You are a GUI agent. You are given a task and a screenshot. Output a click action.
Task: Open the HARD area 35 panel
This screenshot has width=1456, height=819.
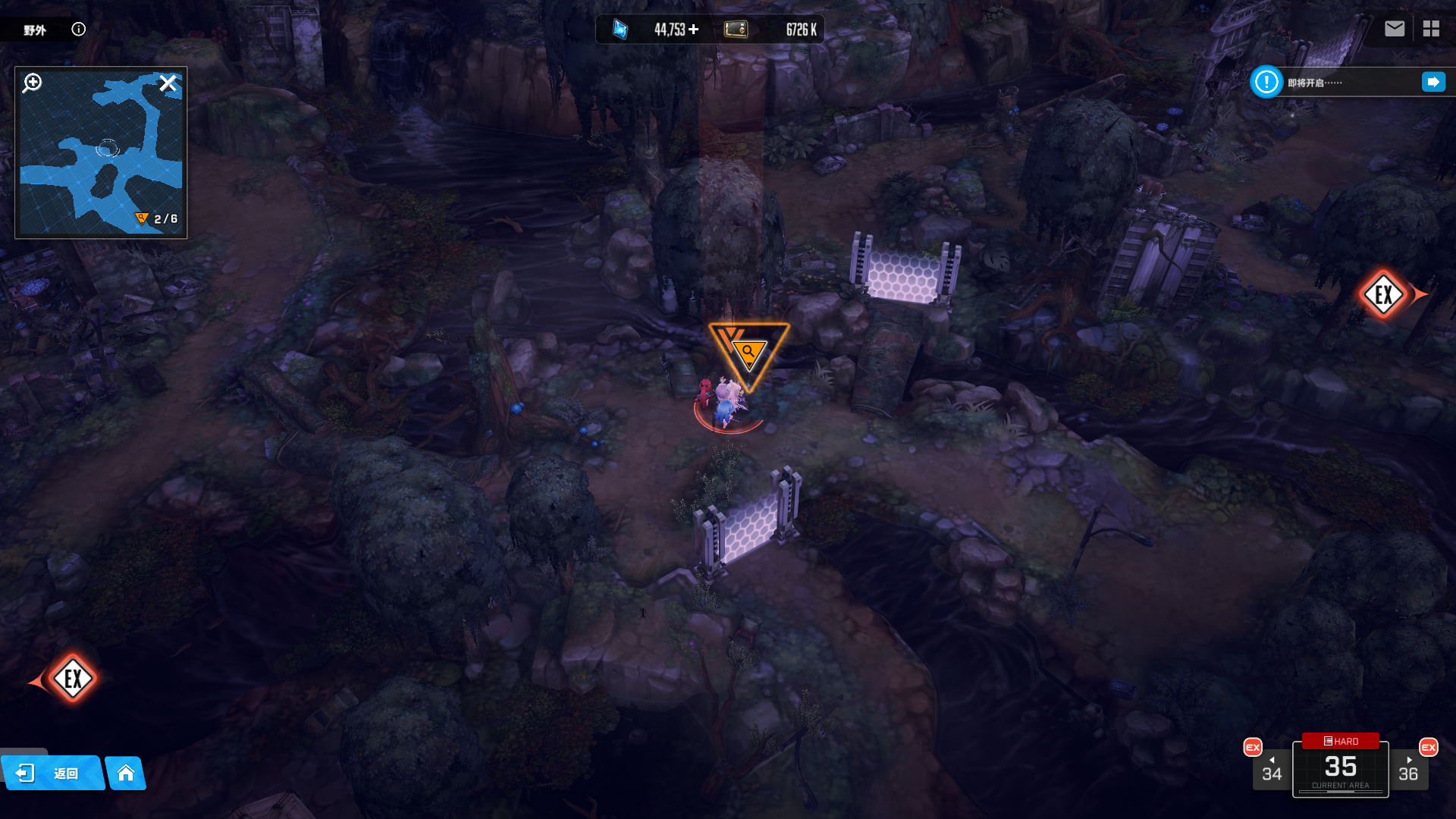1340,767
